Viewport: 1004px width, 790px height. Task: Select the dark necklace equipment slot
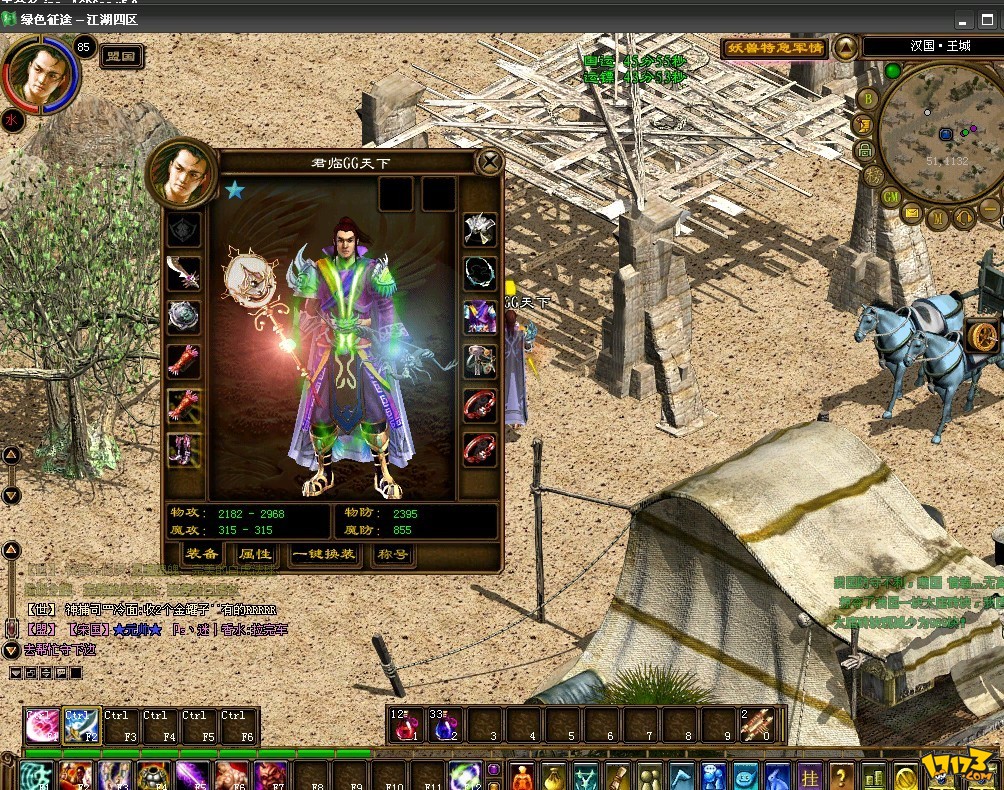[480, 273]
